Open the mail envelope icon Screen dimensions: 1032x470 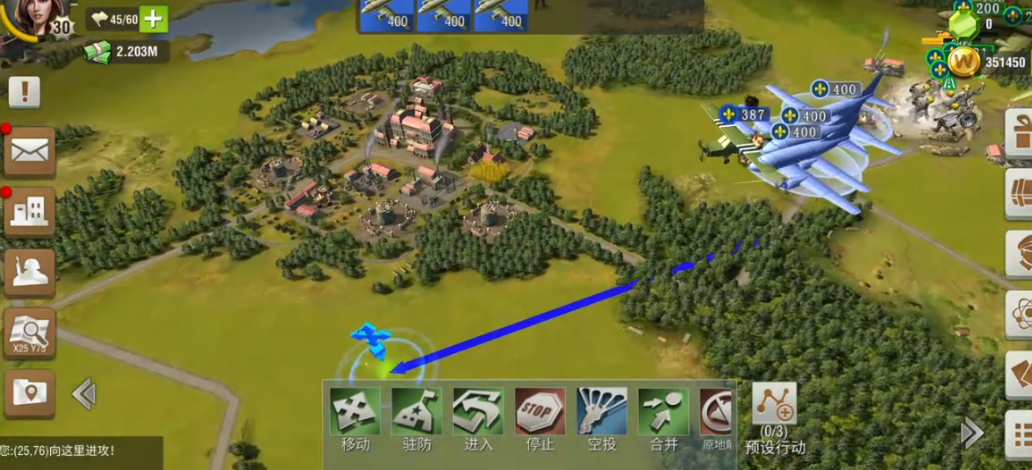(x=29, y=151)
